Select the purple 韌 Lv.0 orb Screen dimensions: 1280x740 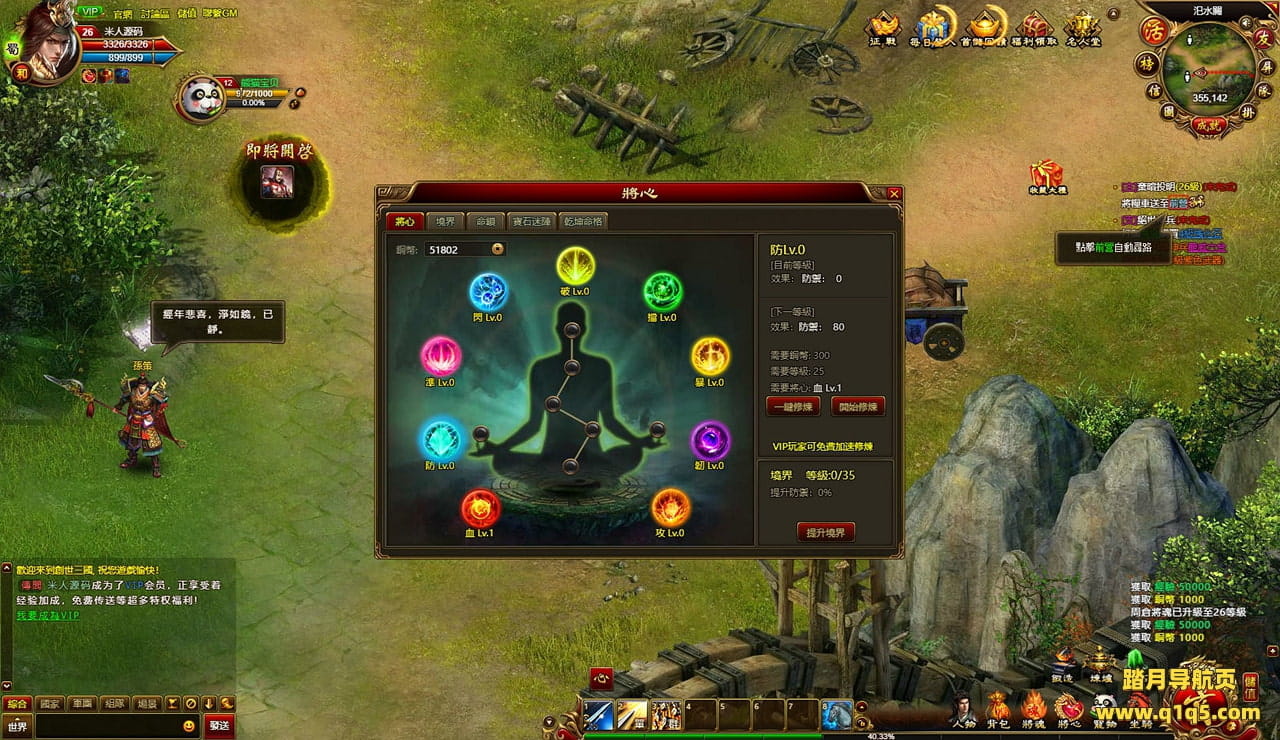click(x=710, y=442)
